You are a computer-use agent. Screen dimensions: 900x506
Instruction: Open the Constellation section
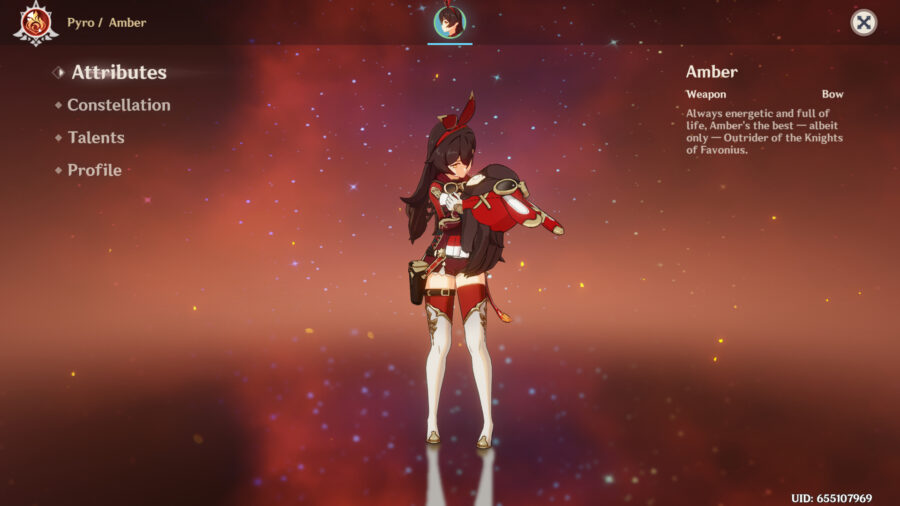click(118, 105)
